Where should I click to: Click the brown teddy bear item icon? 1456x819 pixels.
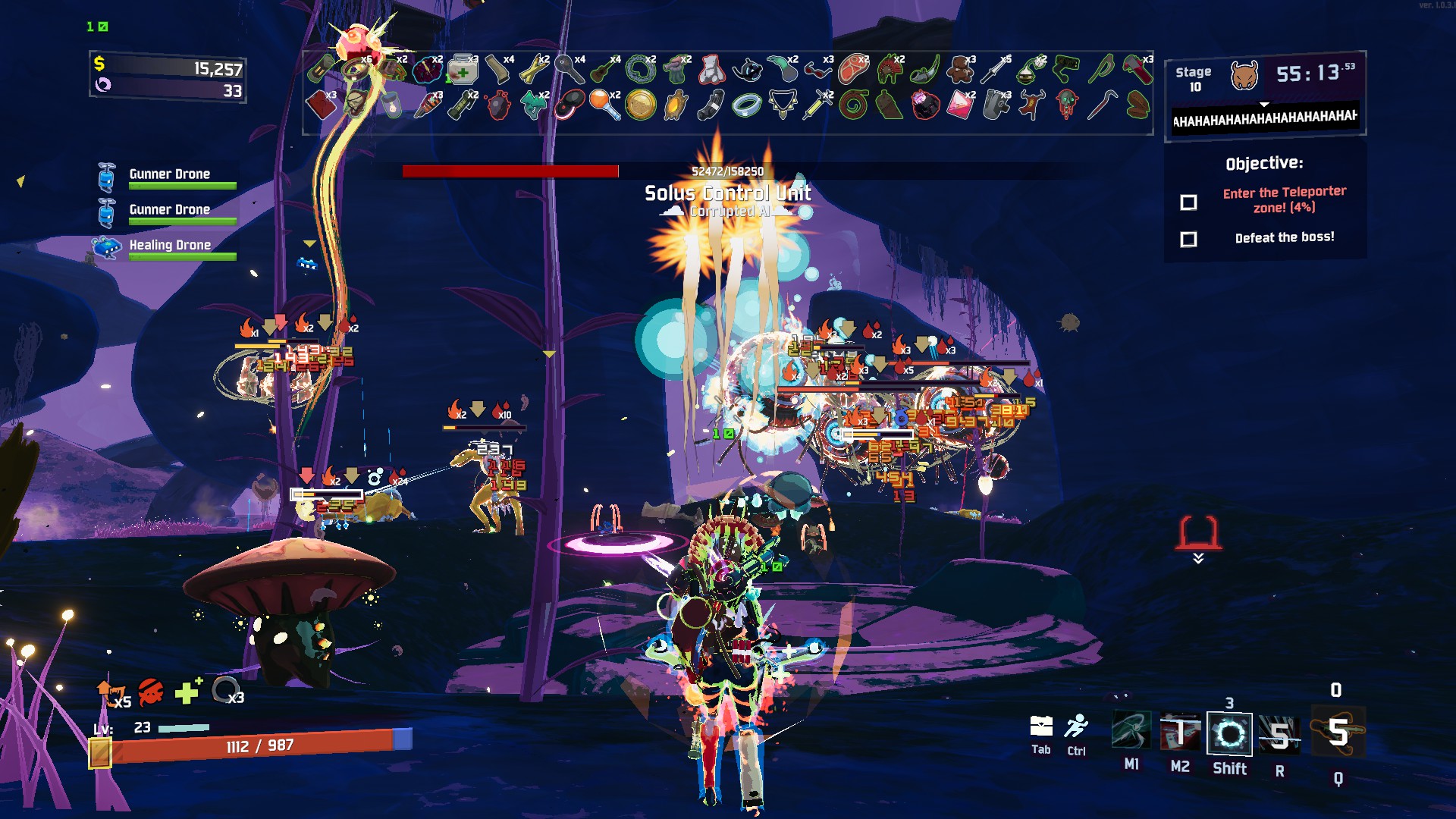point(961,70)
